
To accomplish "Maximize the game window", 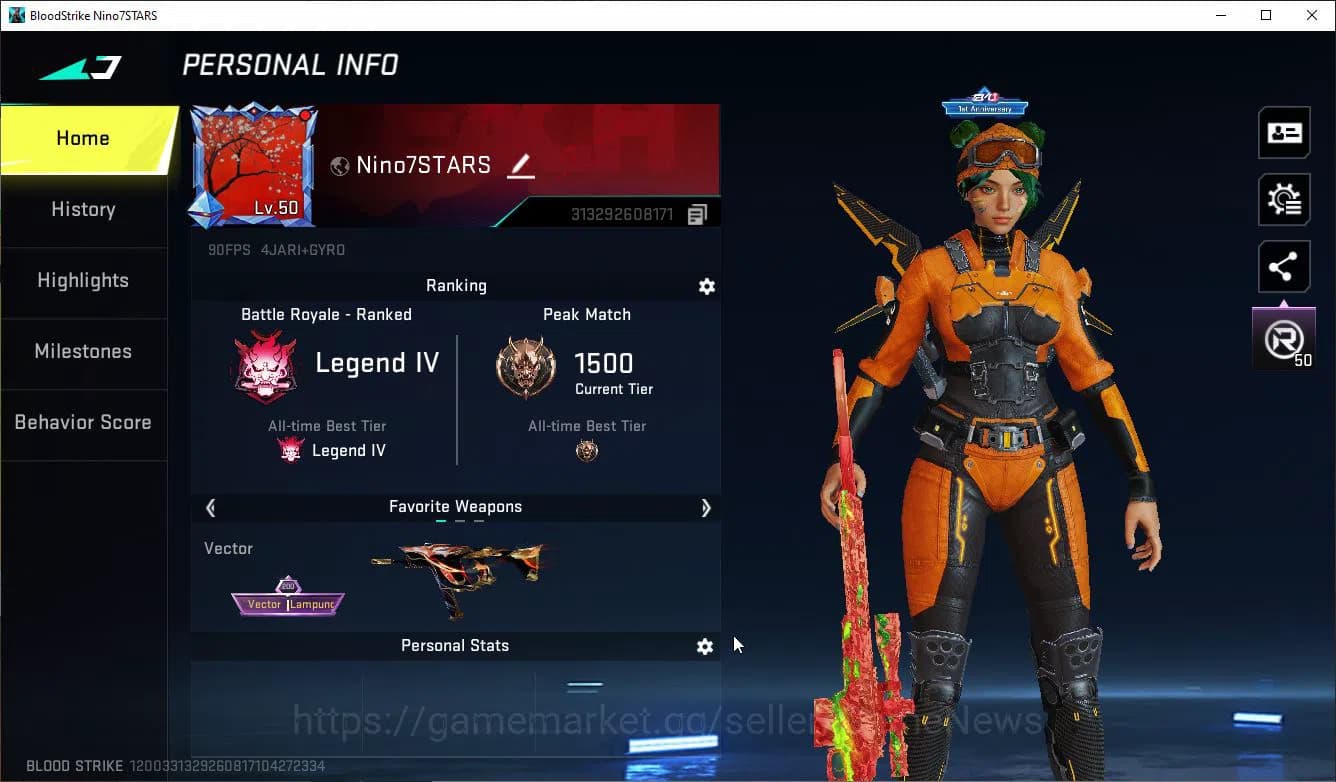I will [1266, 15].
